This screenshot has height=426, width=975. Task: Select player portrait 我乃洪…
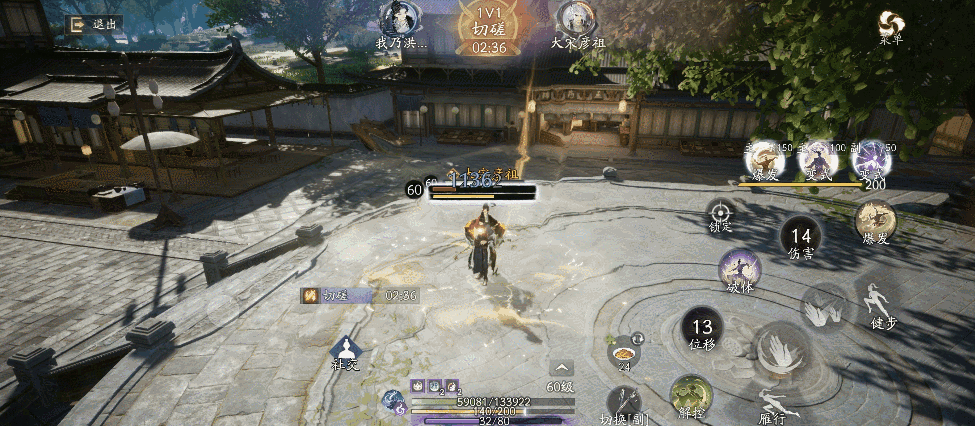pos(401,20)
